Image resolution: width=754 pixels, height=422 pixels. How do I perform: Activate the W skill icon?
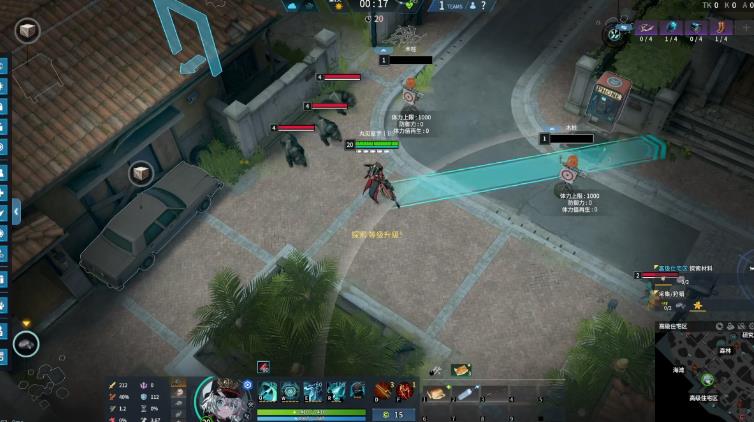tap(290, 391)
